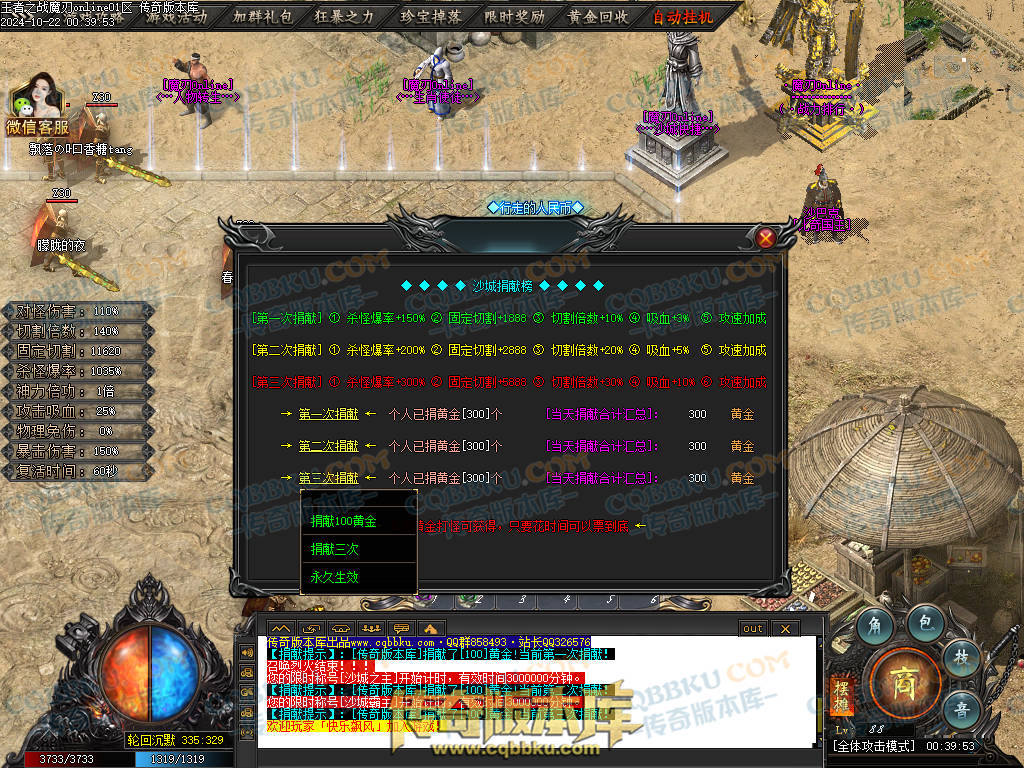Open the 游戏活动 game events menu
Viewport: 1024px width, 768px height.
(x=177, y=16)
